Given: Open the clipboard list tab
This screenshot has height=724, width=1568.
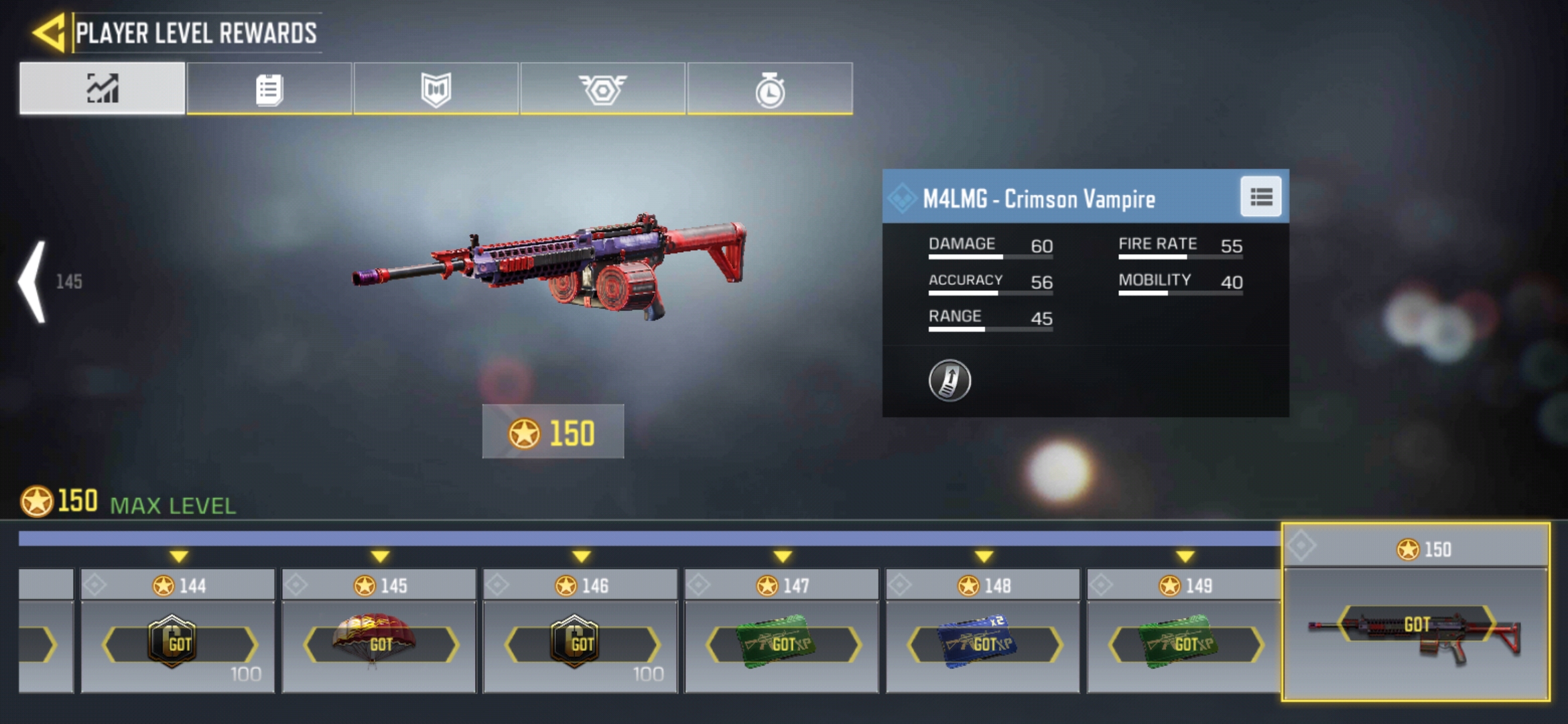Looking at the screenshot, I should 269,88.
